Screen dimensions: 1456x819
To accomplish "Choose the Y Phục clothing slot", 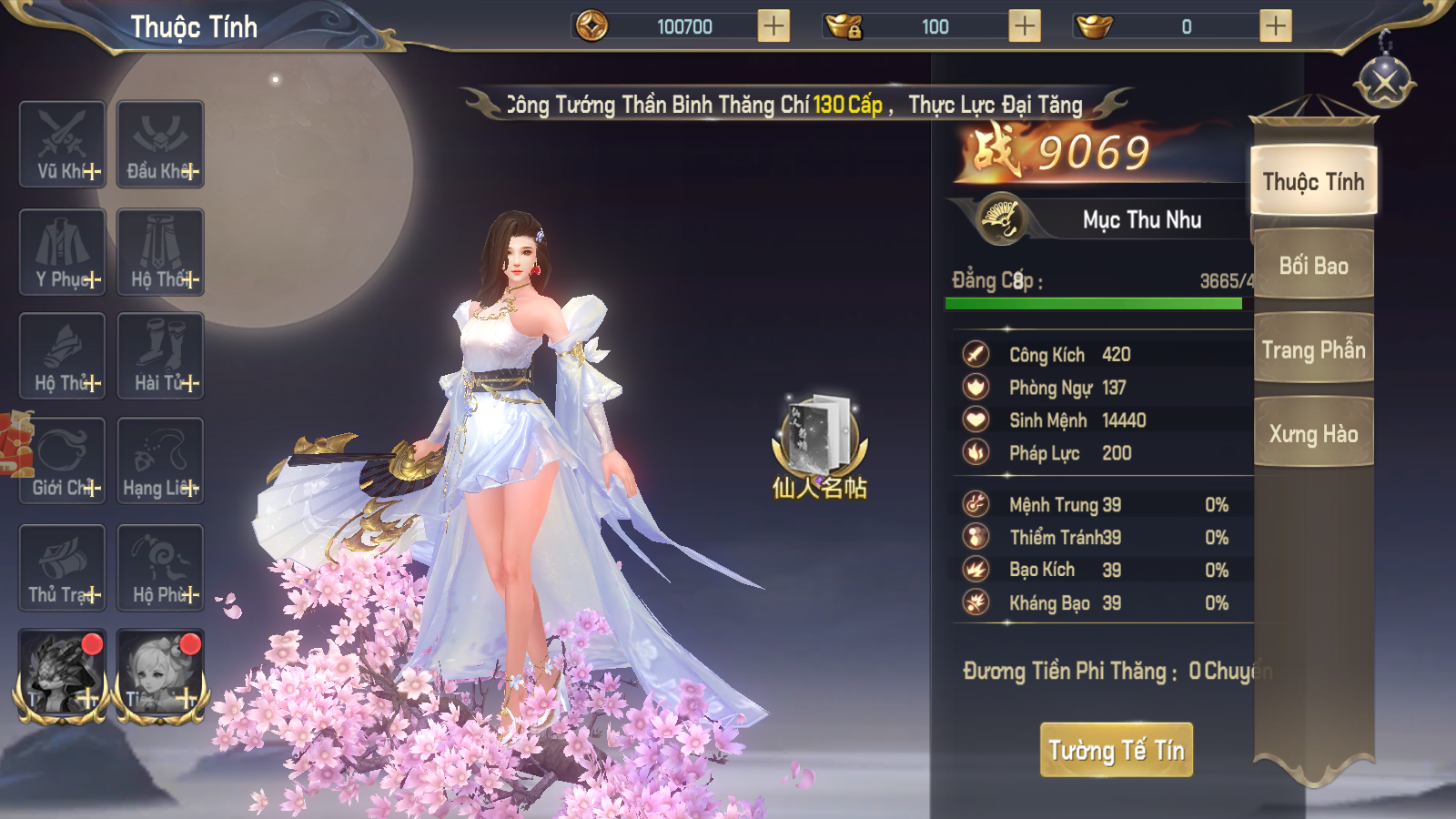I will (63, 252).
